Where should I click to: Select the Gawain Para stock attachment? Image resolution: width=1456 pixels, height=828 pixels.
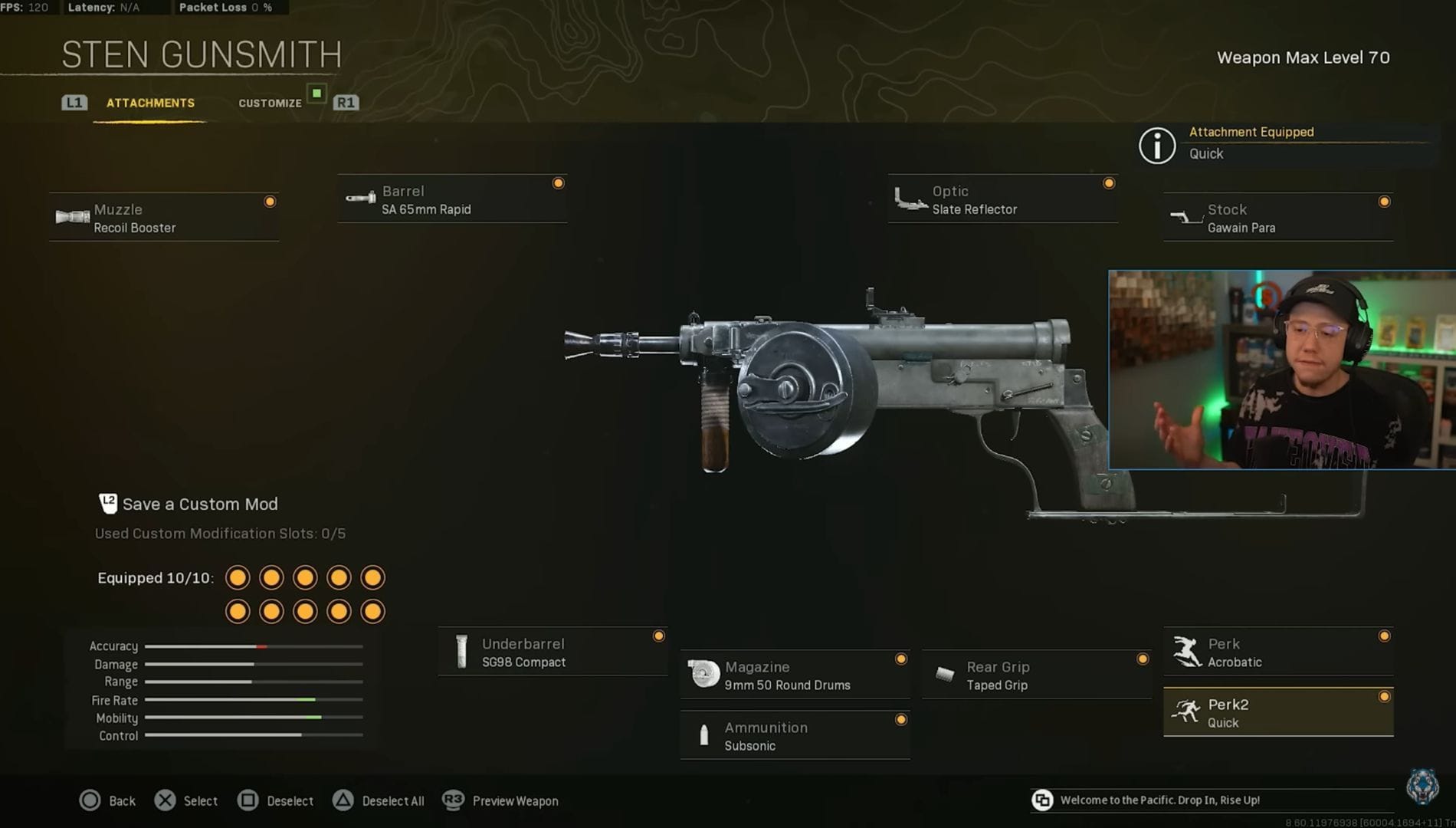pyautogui.click(x=1276, y=217)
